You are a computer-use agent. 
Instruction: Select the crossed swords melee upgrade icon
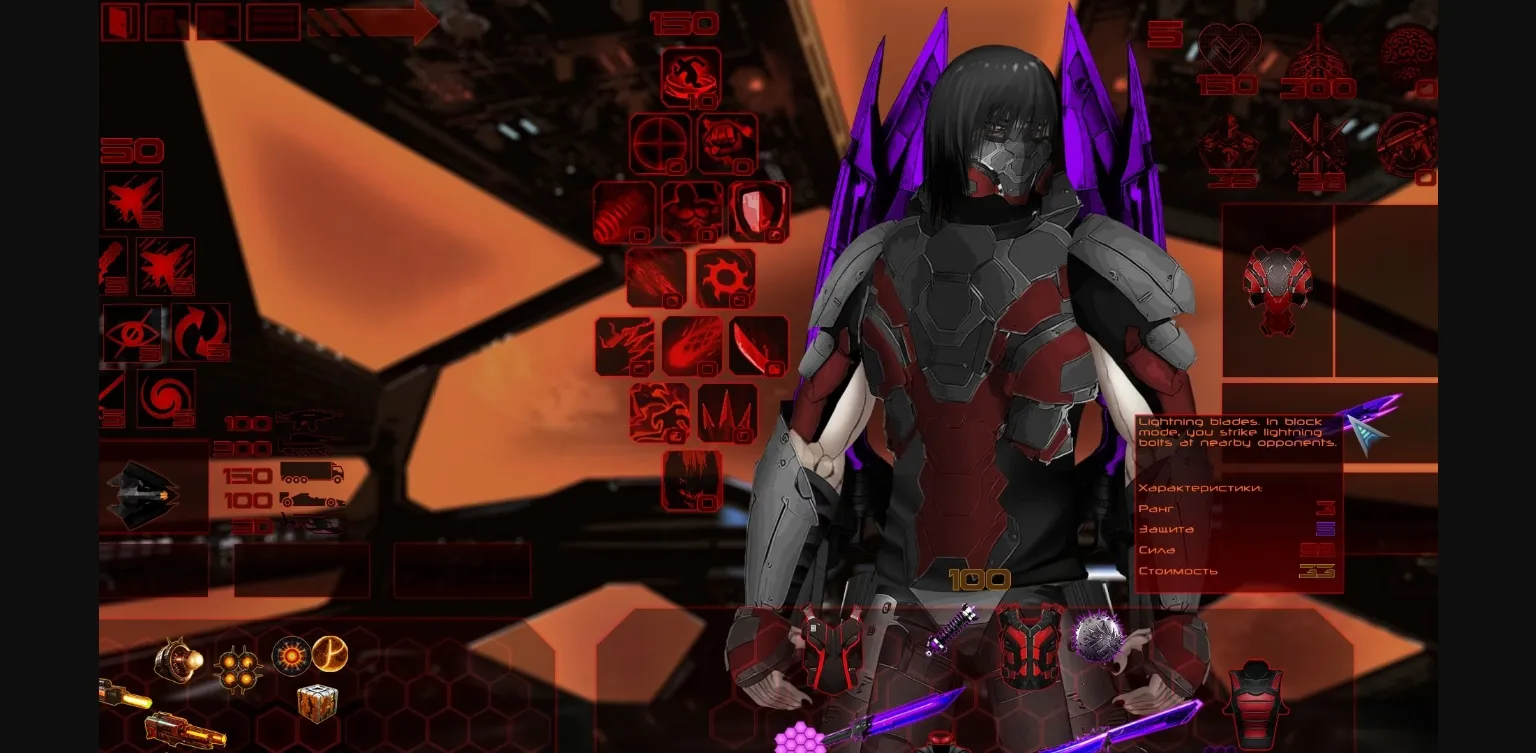click(x=1319, y=143)
